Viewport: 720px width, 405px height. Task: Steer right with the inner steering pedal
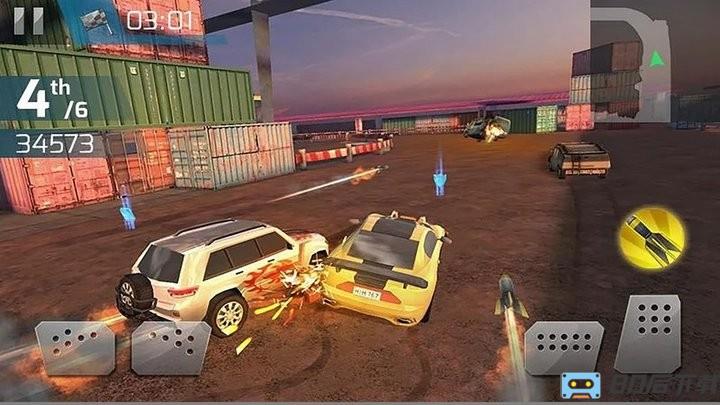click(x=172, y=347)
